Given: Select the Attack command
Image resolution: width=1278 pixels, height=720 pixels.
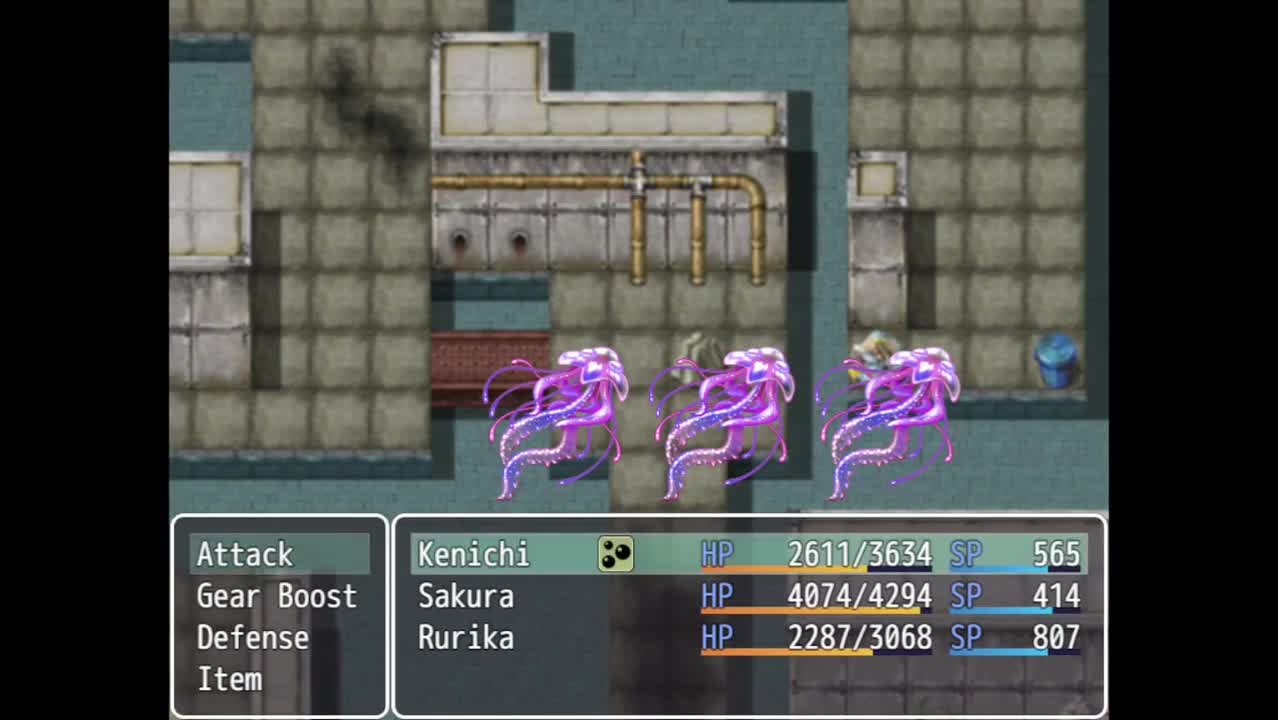Looking at the screenshot, I should (x=245, y=554).
